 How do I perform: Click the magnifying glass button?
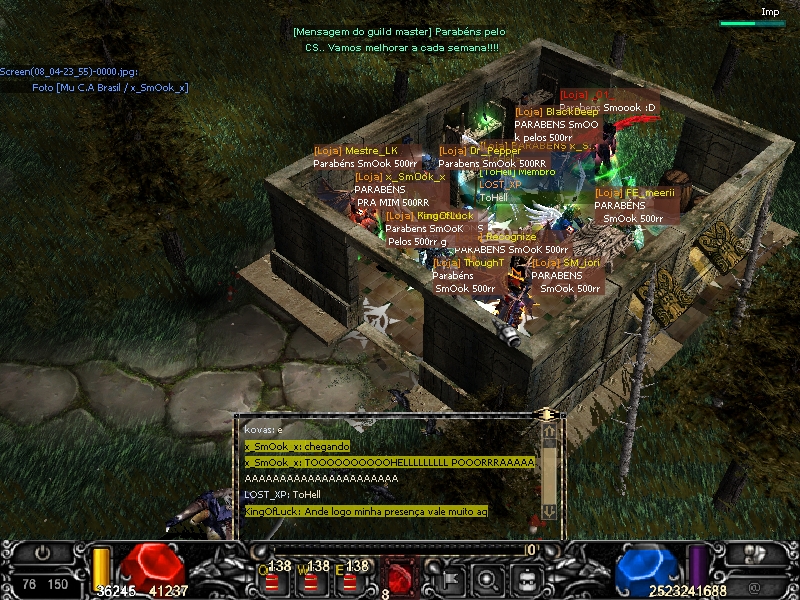tap(487, 577)
